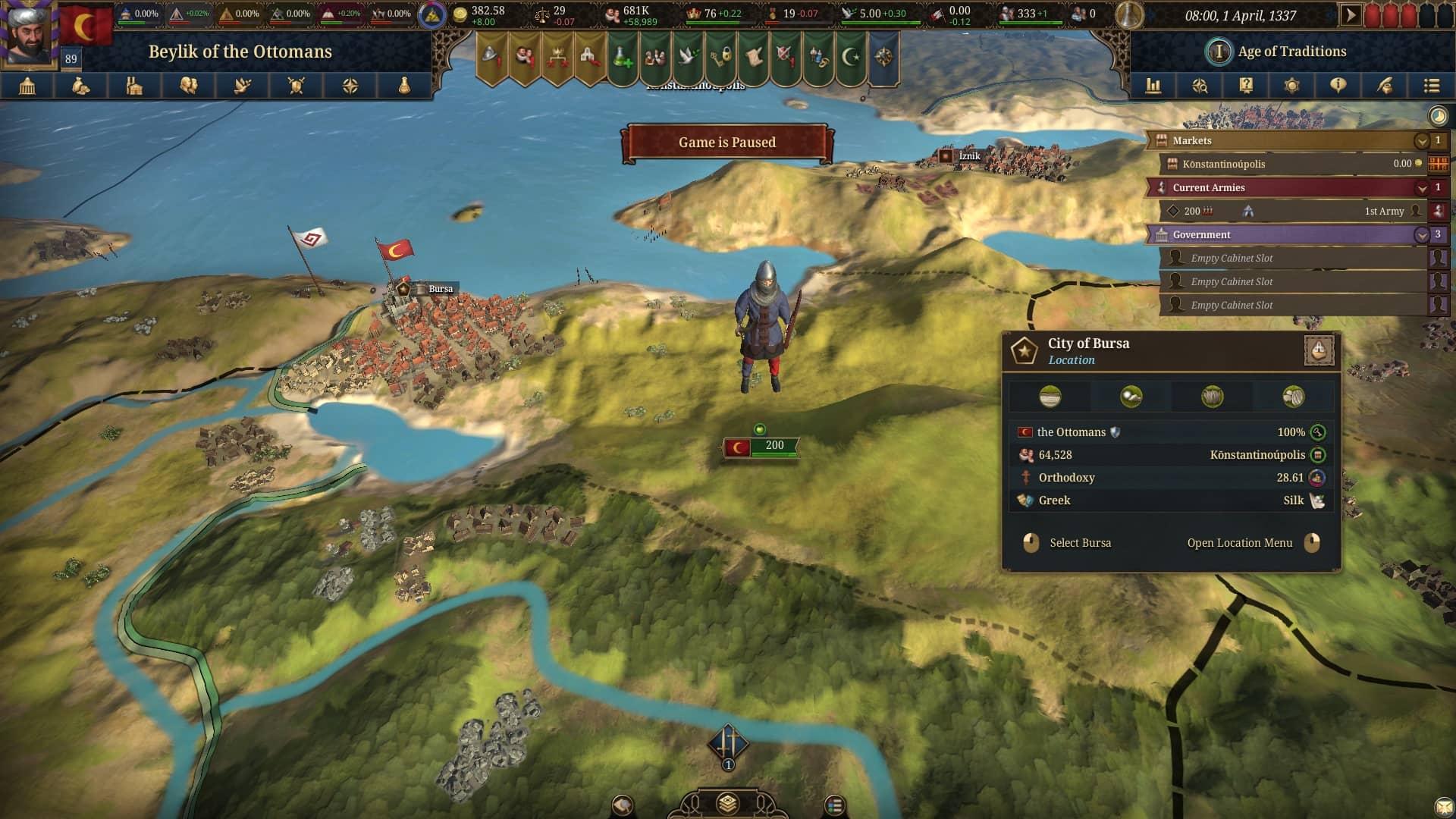Open the geography compass menu
Screen dimensions: 1456x819
(x=350, y=86)
